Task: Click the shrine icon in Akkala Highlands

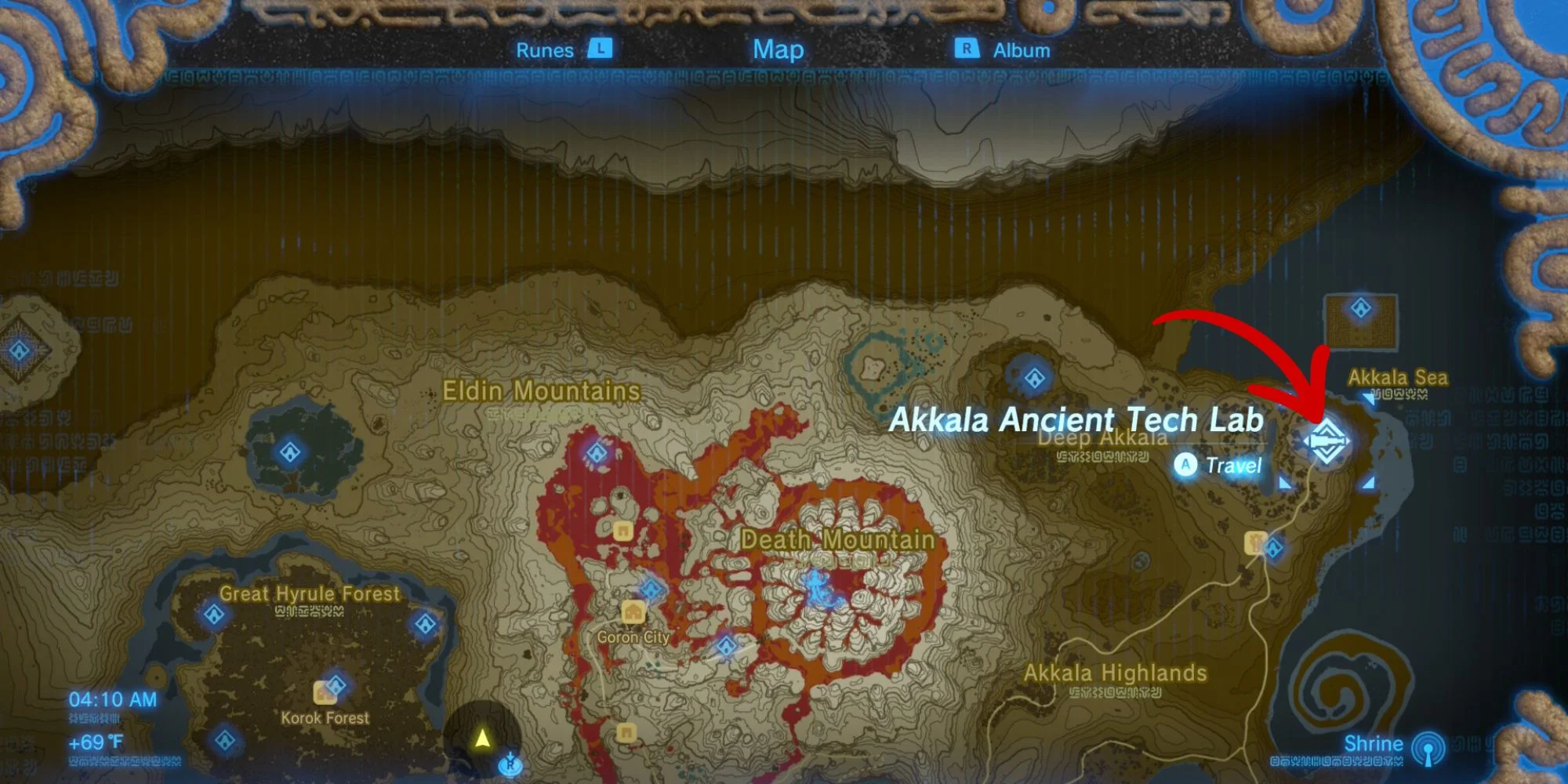Action: (x=1275, y=549)
